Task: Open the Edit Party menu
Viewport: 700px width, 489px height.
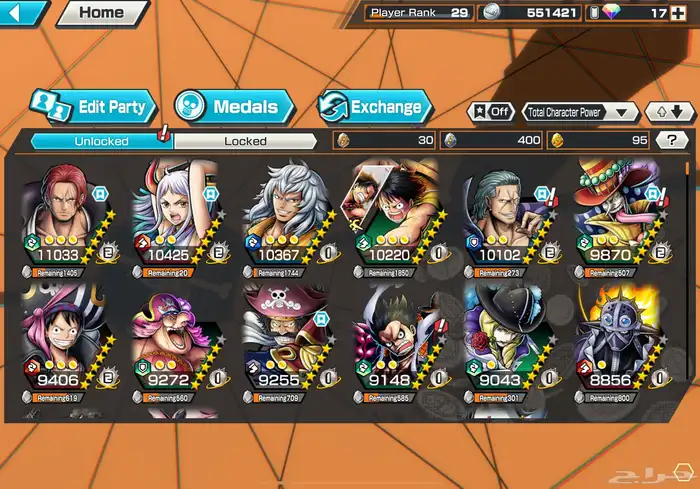Action: [92, 106]
